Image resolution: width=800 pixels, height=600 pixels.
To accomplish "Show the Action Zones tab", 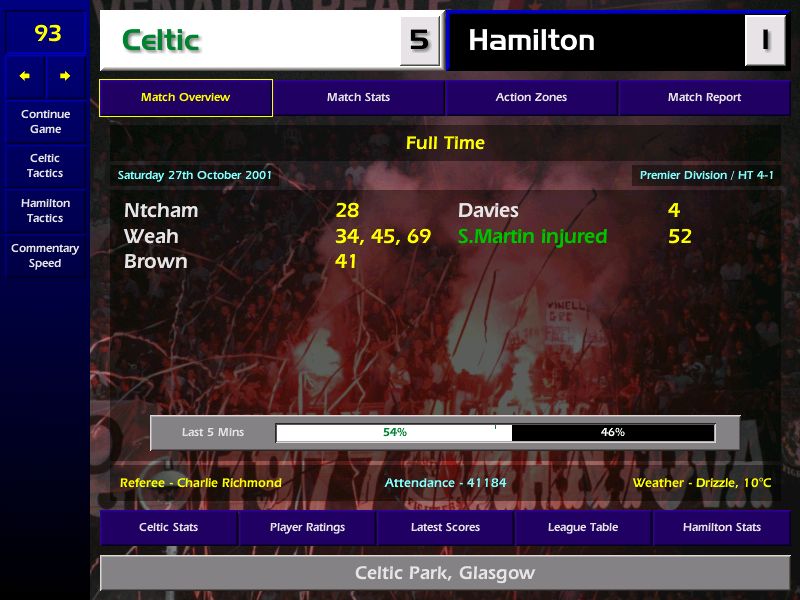I will coord(531,98).
